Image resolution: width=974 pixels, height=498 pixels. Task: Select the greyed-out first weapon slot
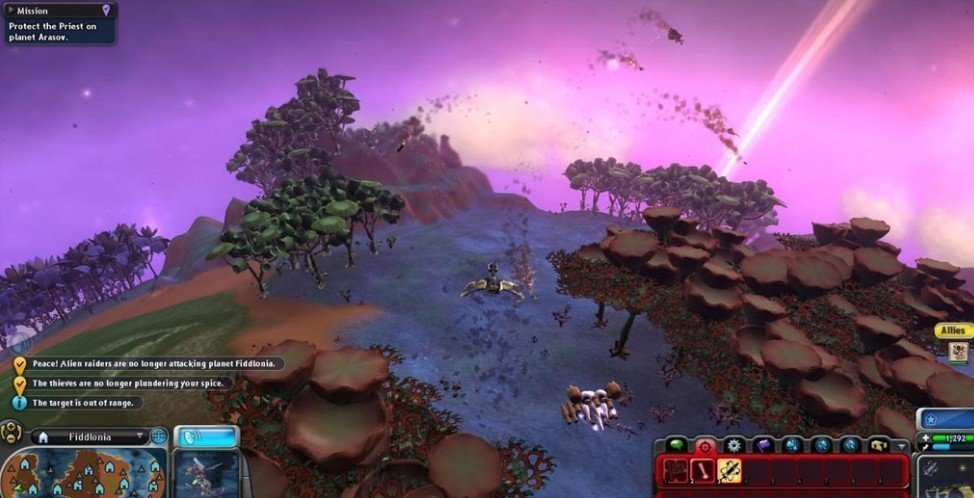tap(677, 471)
